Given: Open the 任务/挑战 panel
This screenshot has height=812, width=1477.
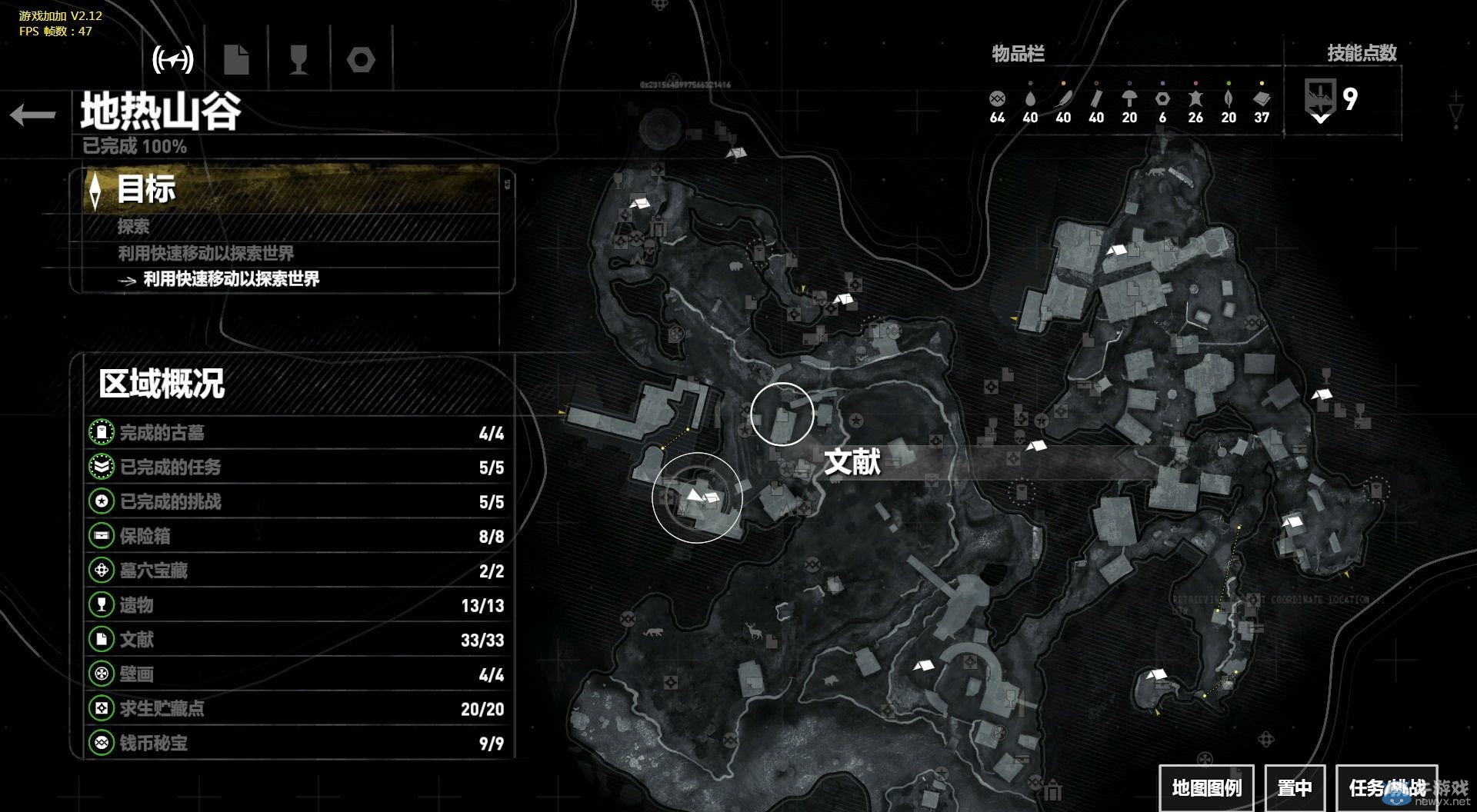Looking at the screenshot, I should [1386, 788].
